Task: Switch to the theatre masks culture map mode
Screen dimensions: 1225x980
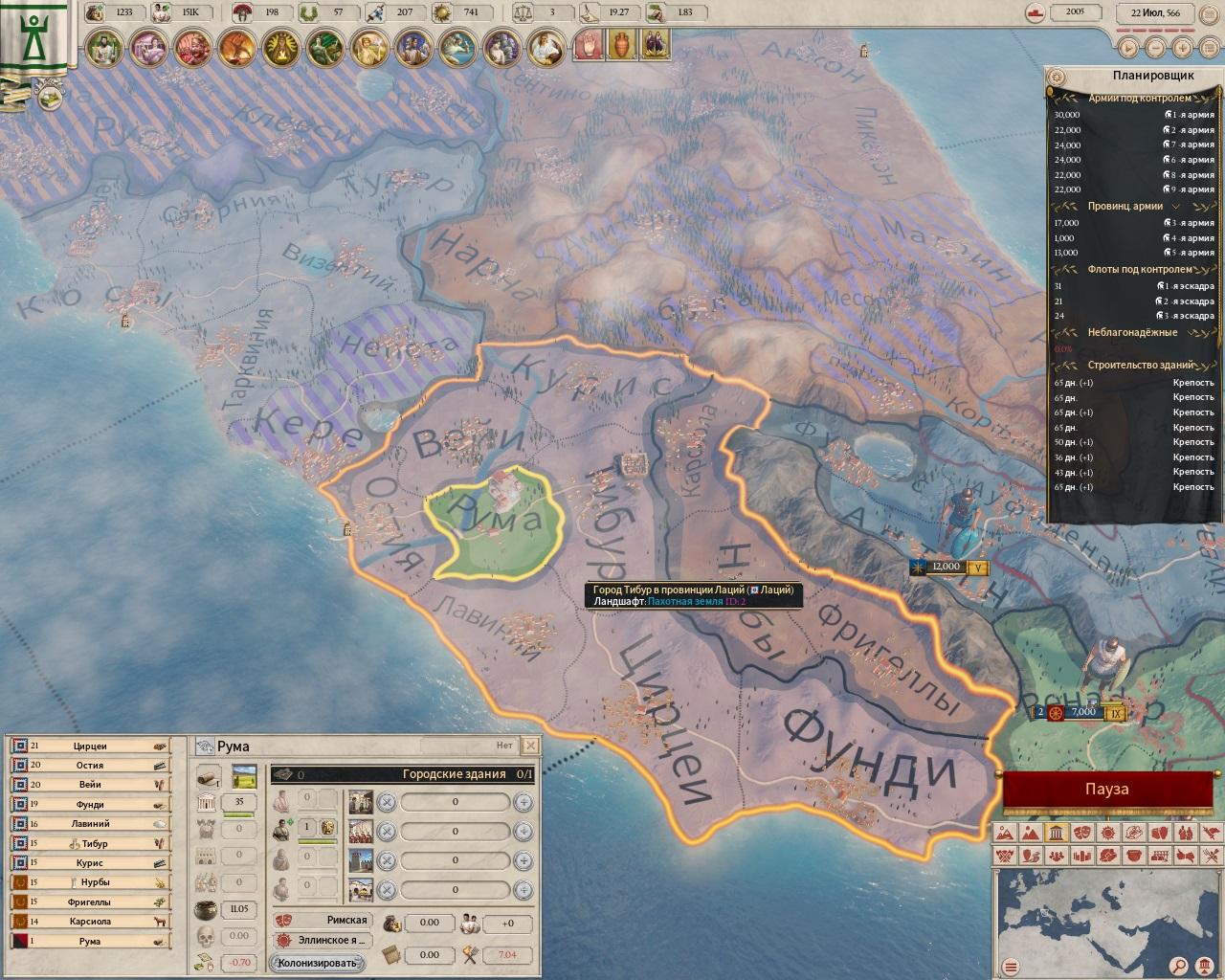Action: (x=1082, y=832)
